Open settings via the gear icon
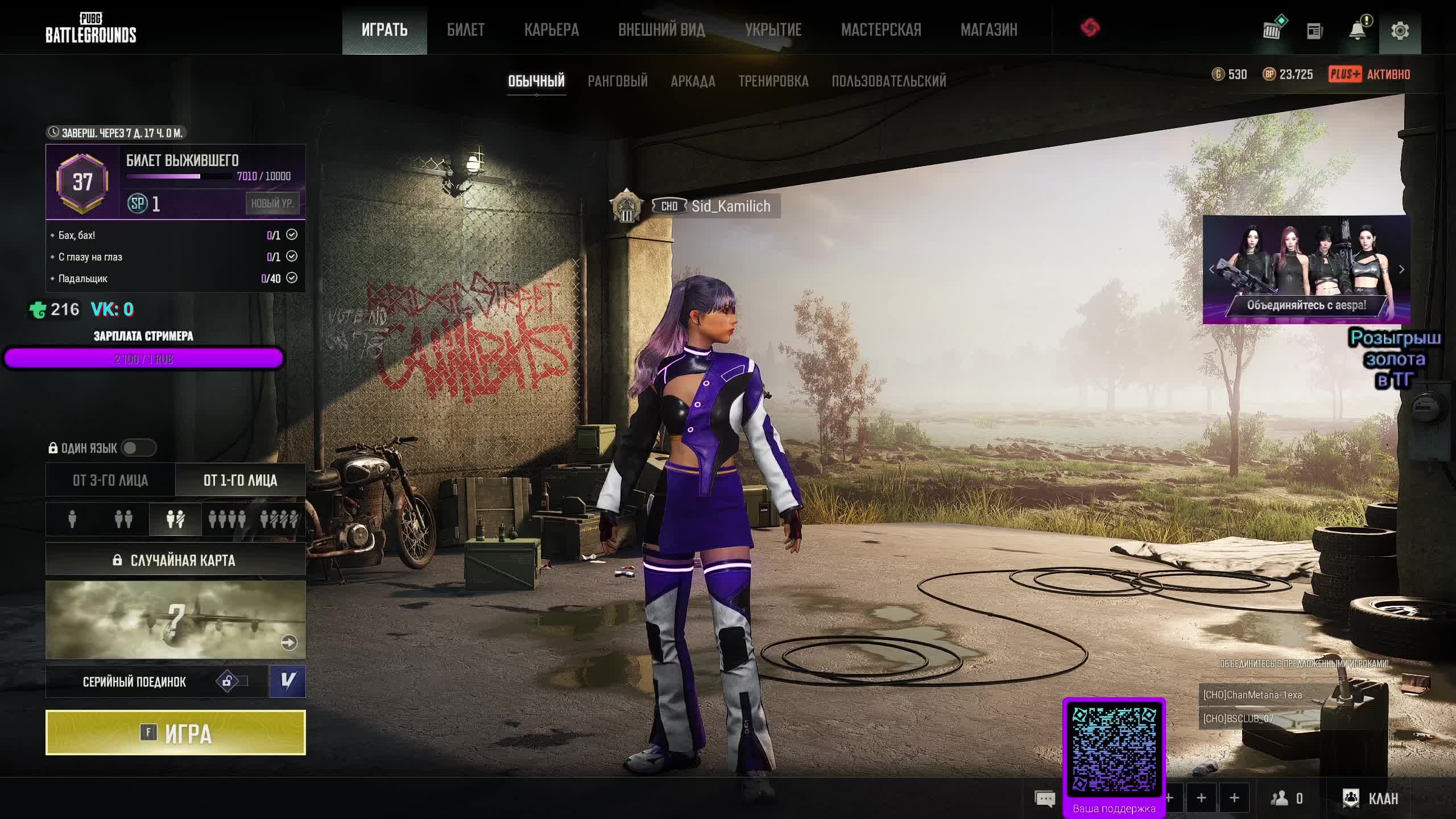Screen dimensions: 1456x819 click(x=1400, y=31)
